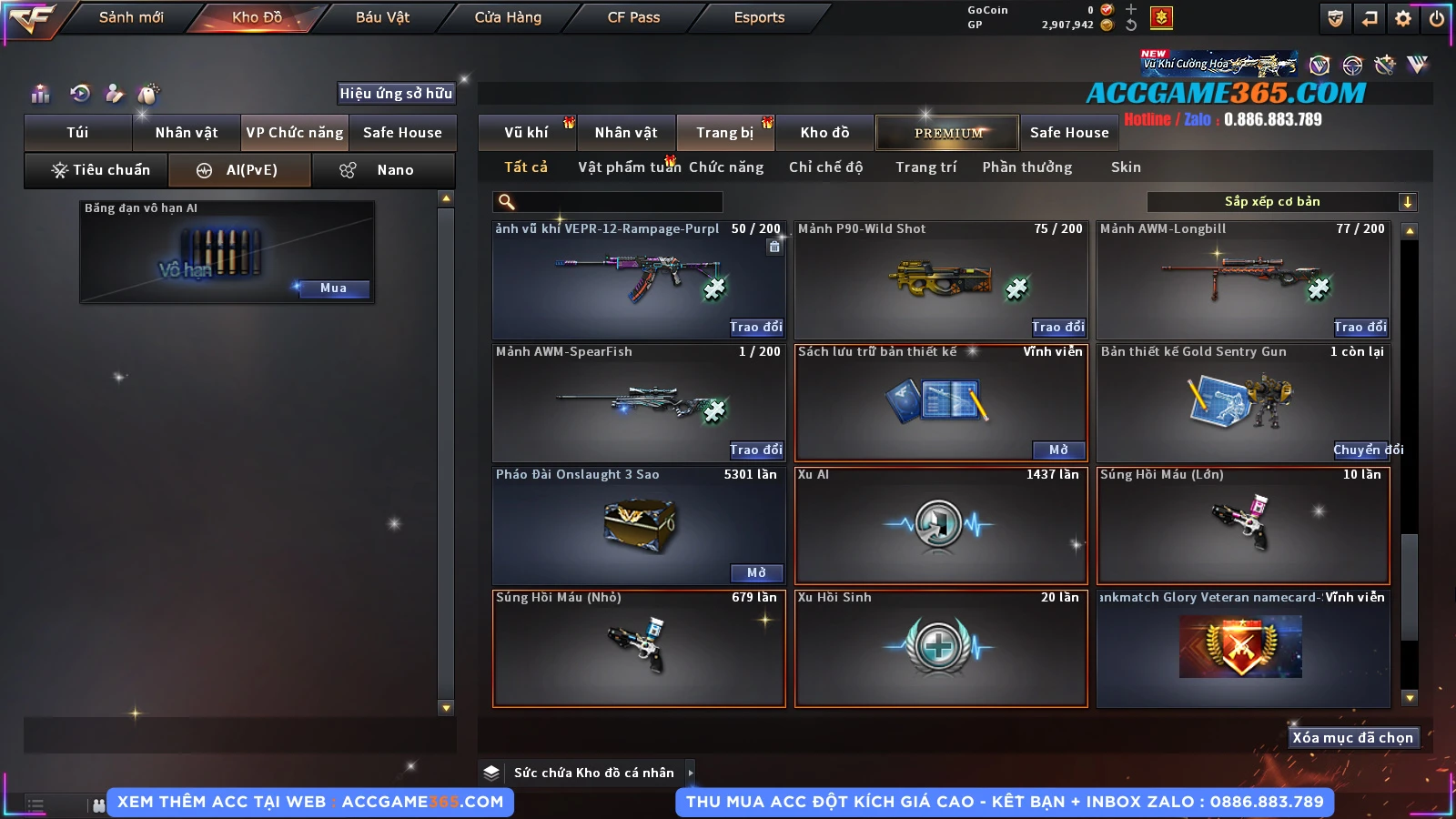The width and height of the screenshot is (1456, 819).
Task: Click the power icon to exit
Action: pyautogui.click(x=1437, y=18)
